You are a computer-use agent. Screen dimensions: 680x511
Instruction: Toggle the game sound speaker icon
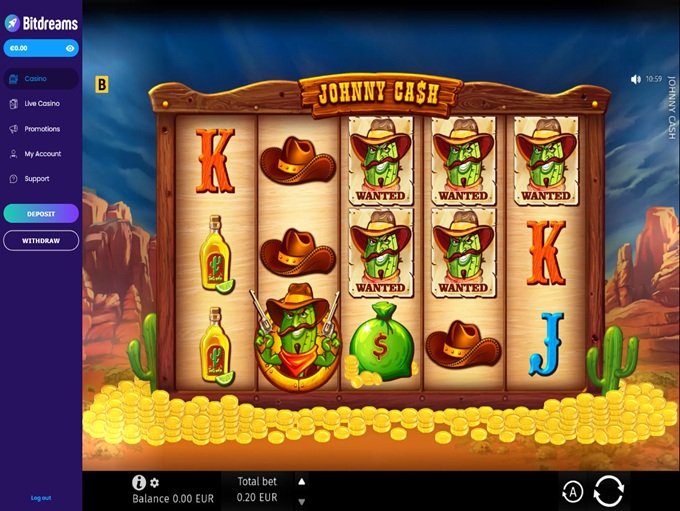click(x=636, y=79)
